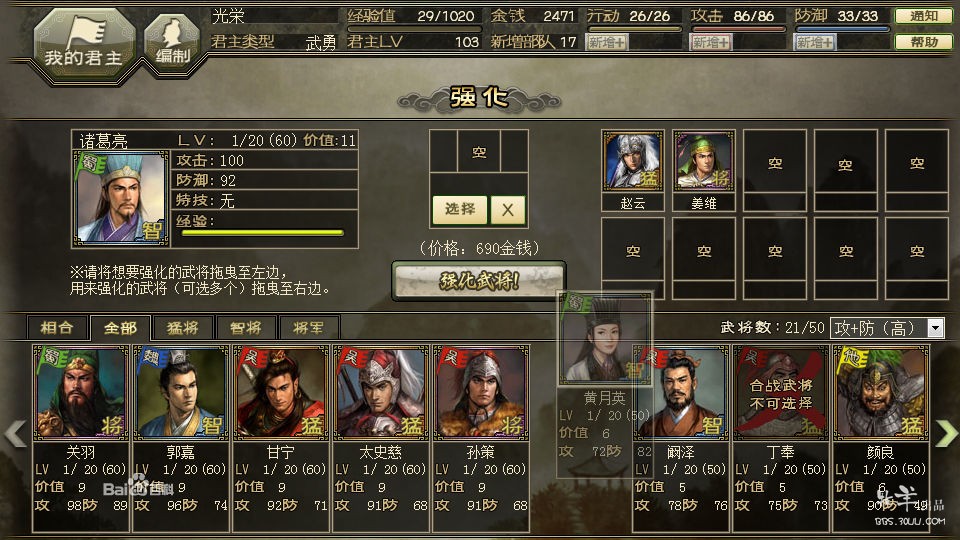Click the 选择 select button
The width and height of the screenshot is (960, 540).
(460, 209)
